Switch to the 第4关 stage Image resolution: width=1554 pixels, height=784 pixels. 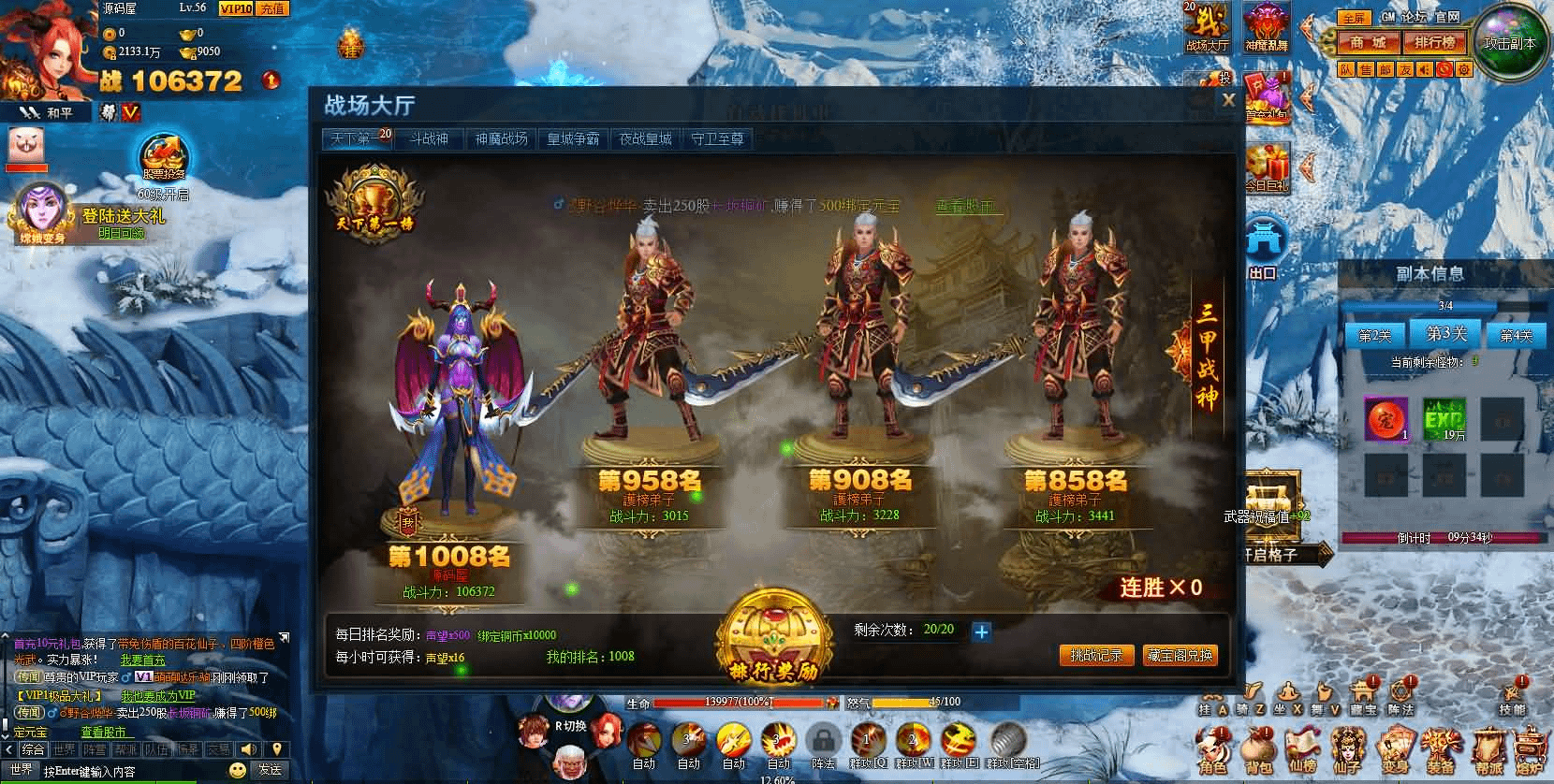tap(1514, 336)
